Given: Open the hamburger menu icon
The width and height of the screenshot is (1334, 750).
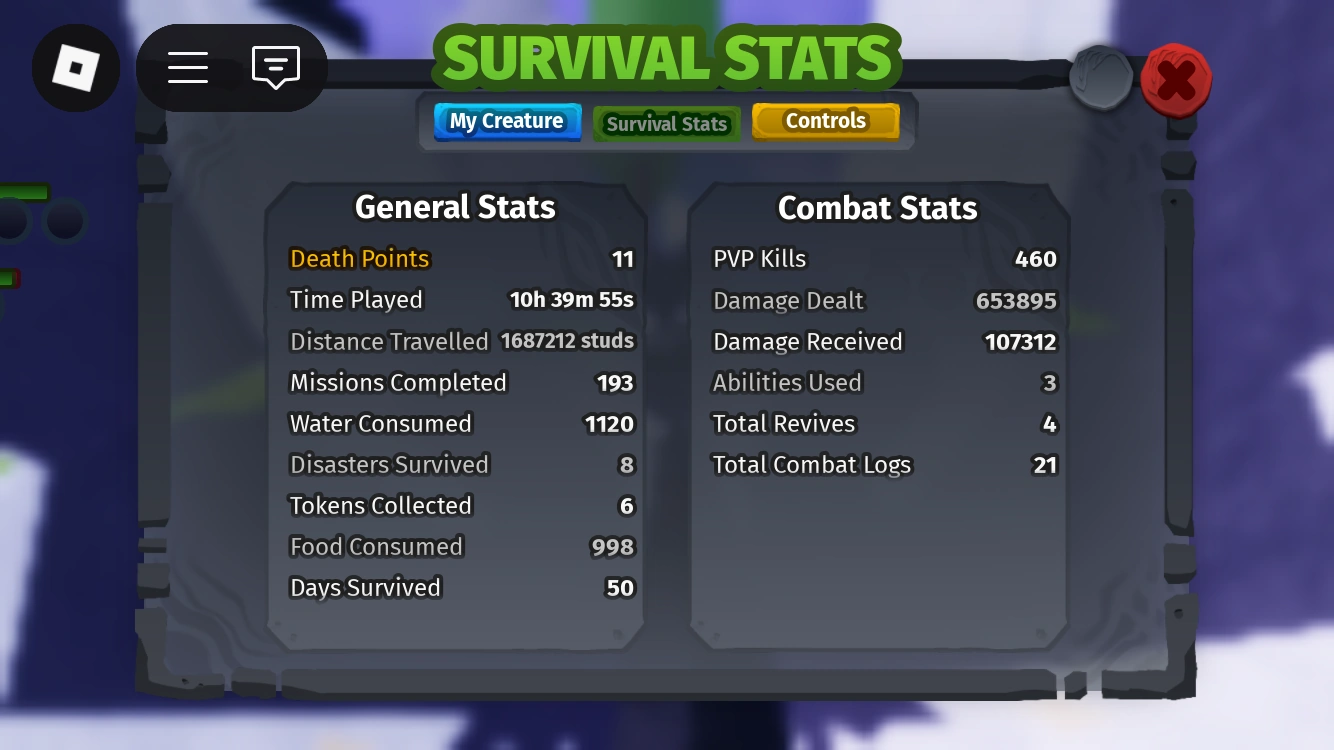Looking at the screenshot, I should [x=188, y=67].
